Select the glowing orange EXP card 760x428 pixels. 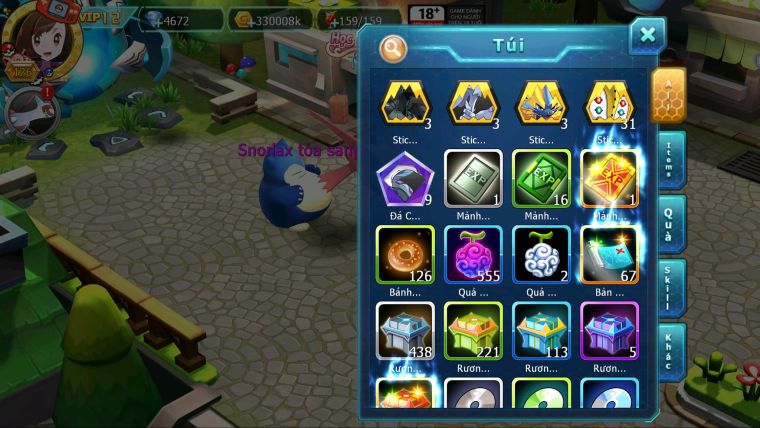click(x=609, y=178)
